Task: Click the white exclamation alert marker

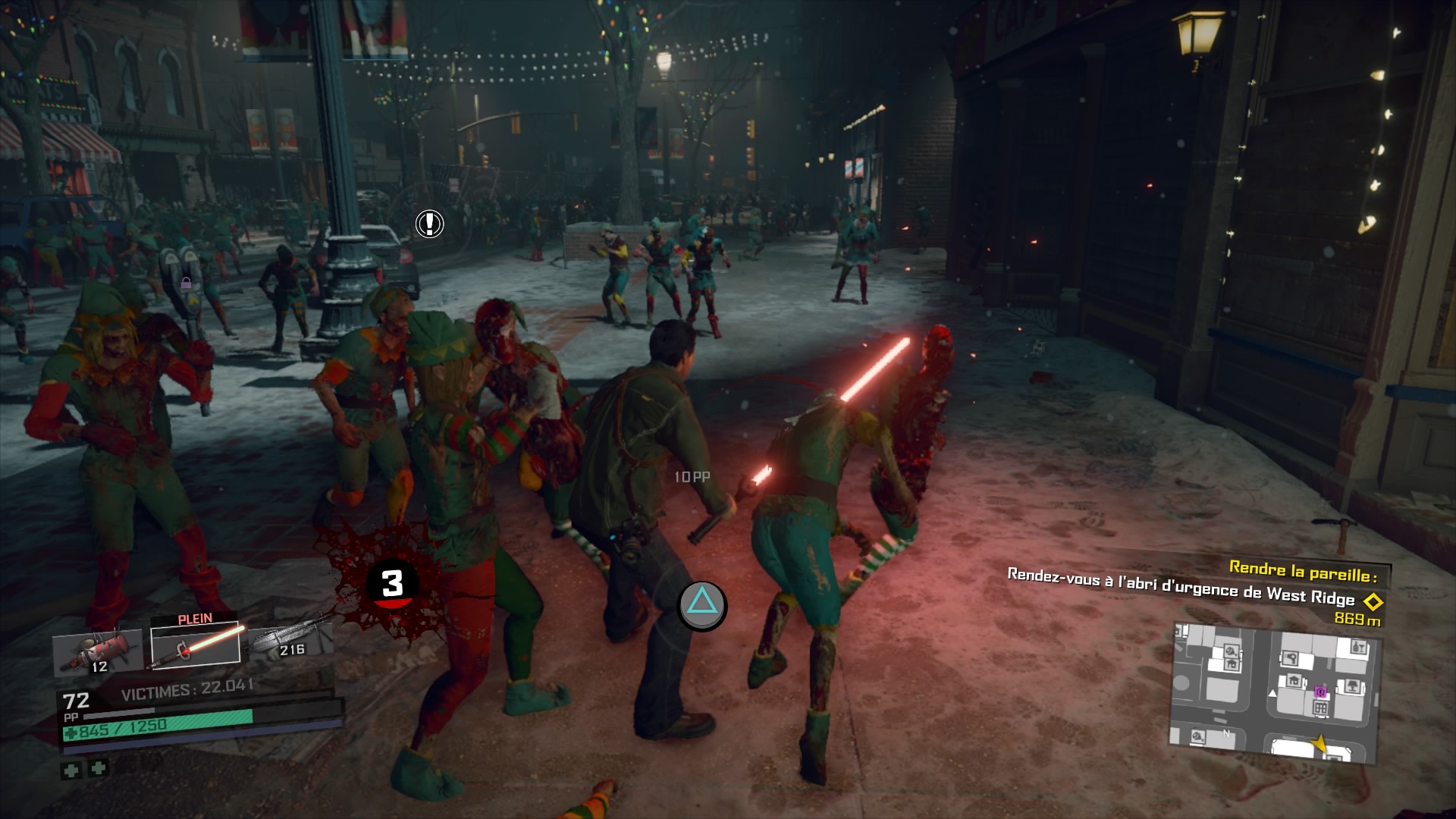Action: click(429, 224)
